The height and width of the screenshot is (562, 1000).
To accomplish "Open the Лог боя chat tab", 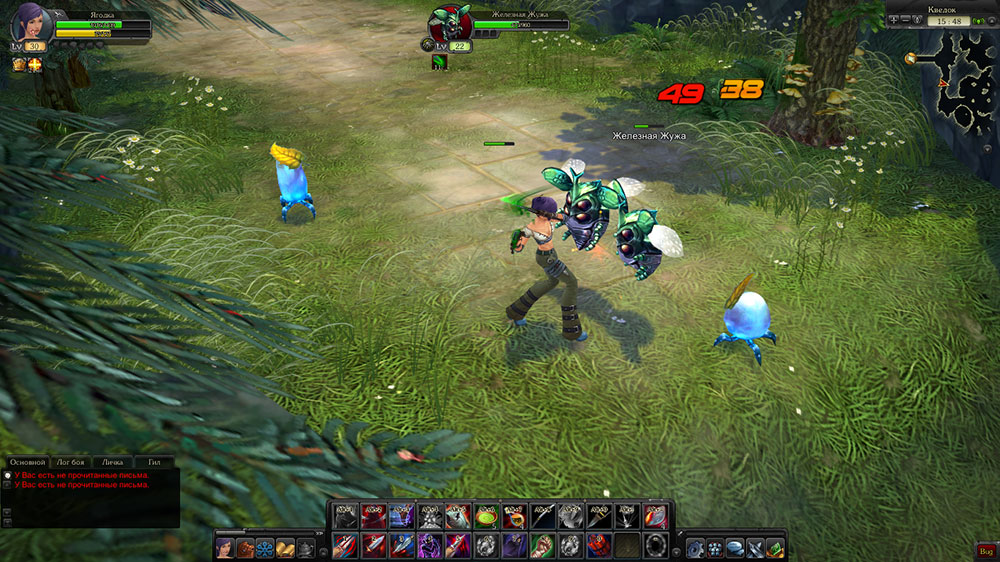I will tap(70, 463).
